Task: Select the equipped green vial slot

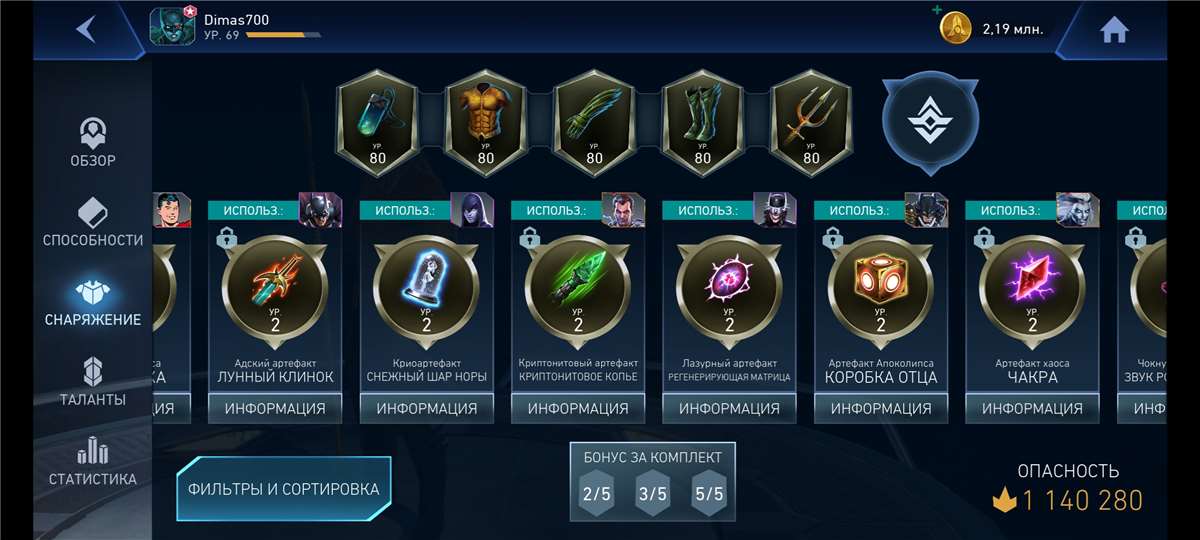Action: pos(377,122)
